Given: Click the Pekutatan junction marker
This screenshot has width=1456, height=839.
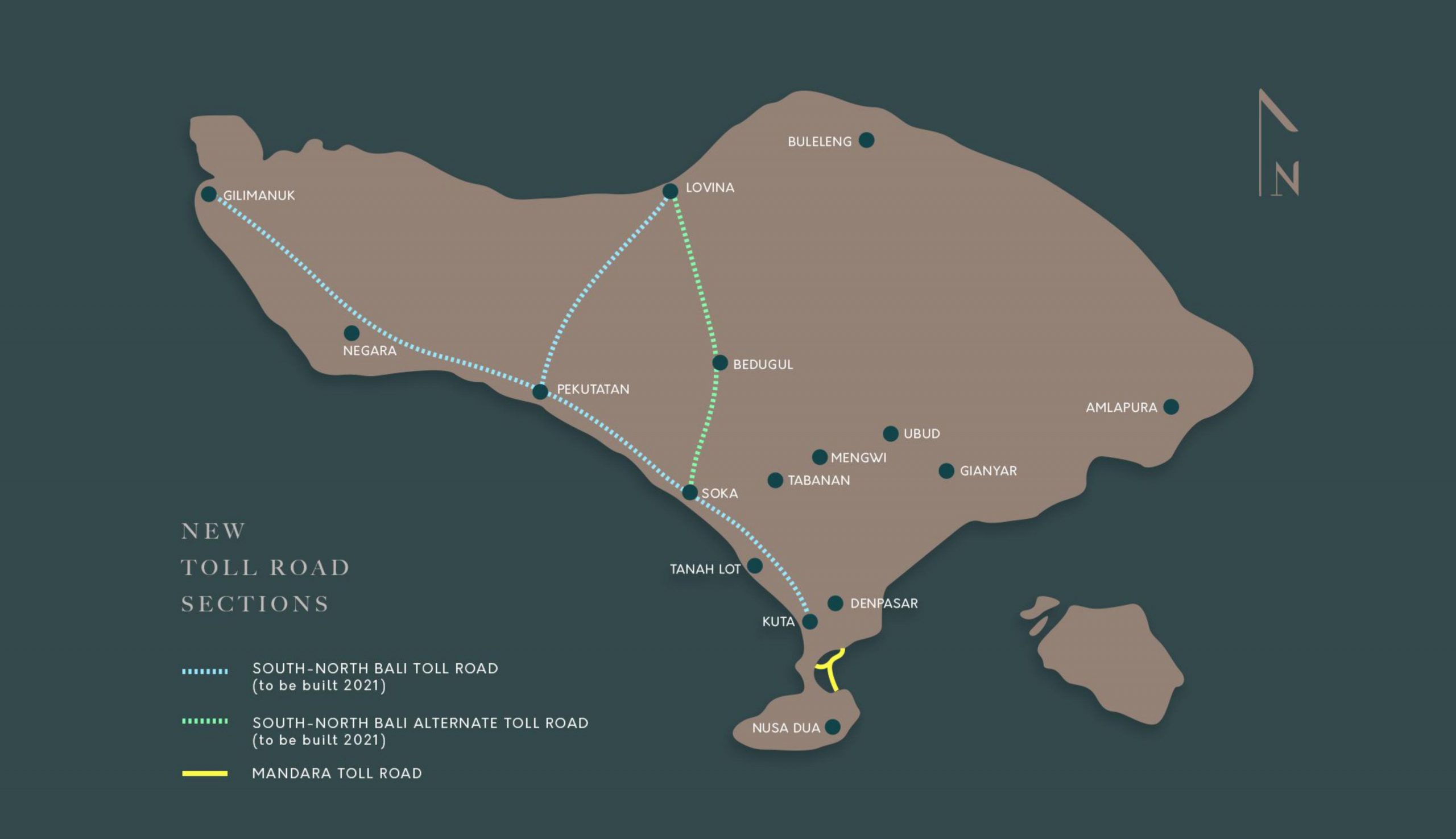Looking at the screenshot, I should click(540, 392).
